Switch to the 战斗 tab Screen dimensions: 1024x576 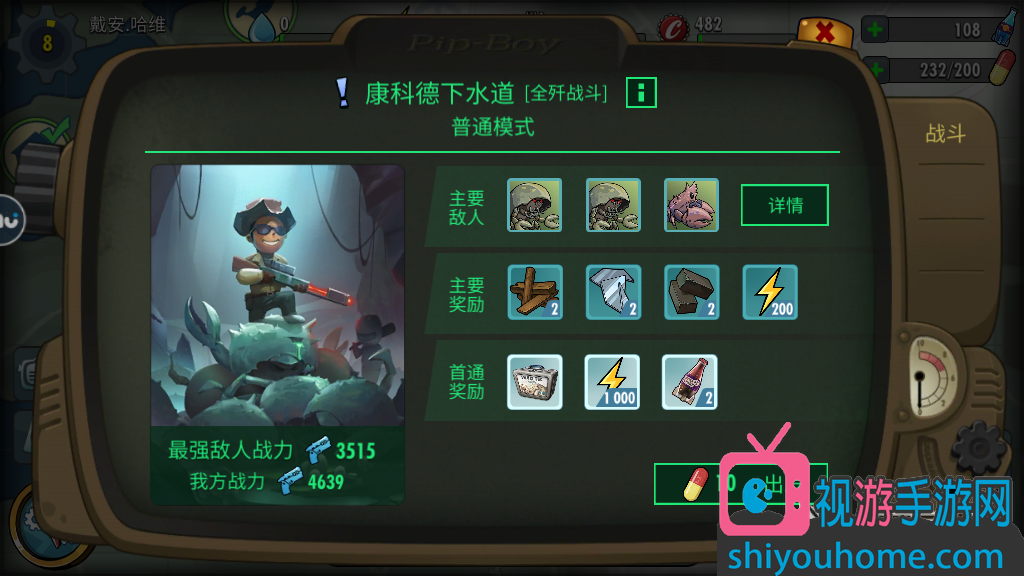click(x=945, y=134)
